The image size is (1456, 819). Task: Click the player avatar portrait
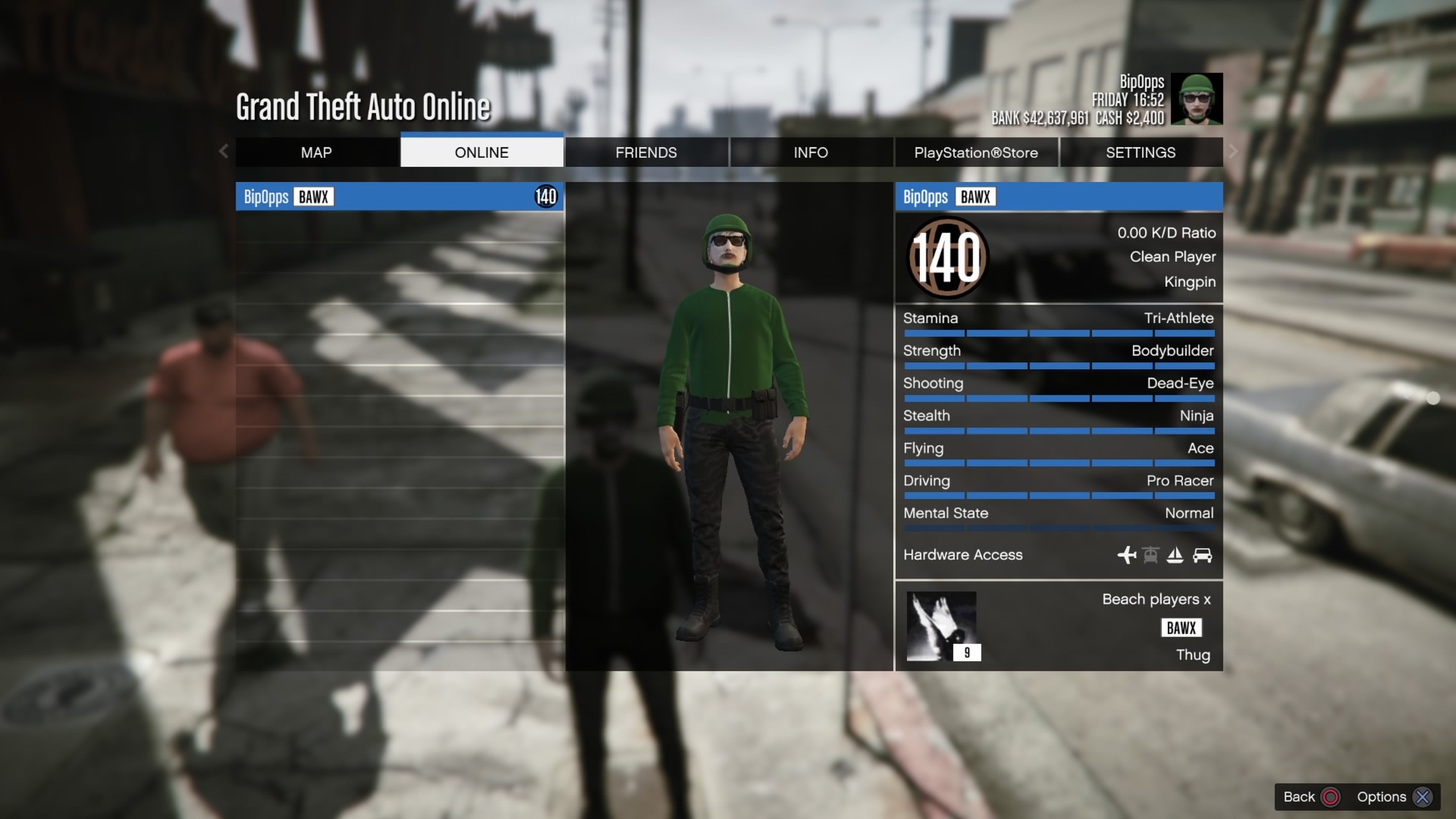[x=1197, y=99]
